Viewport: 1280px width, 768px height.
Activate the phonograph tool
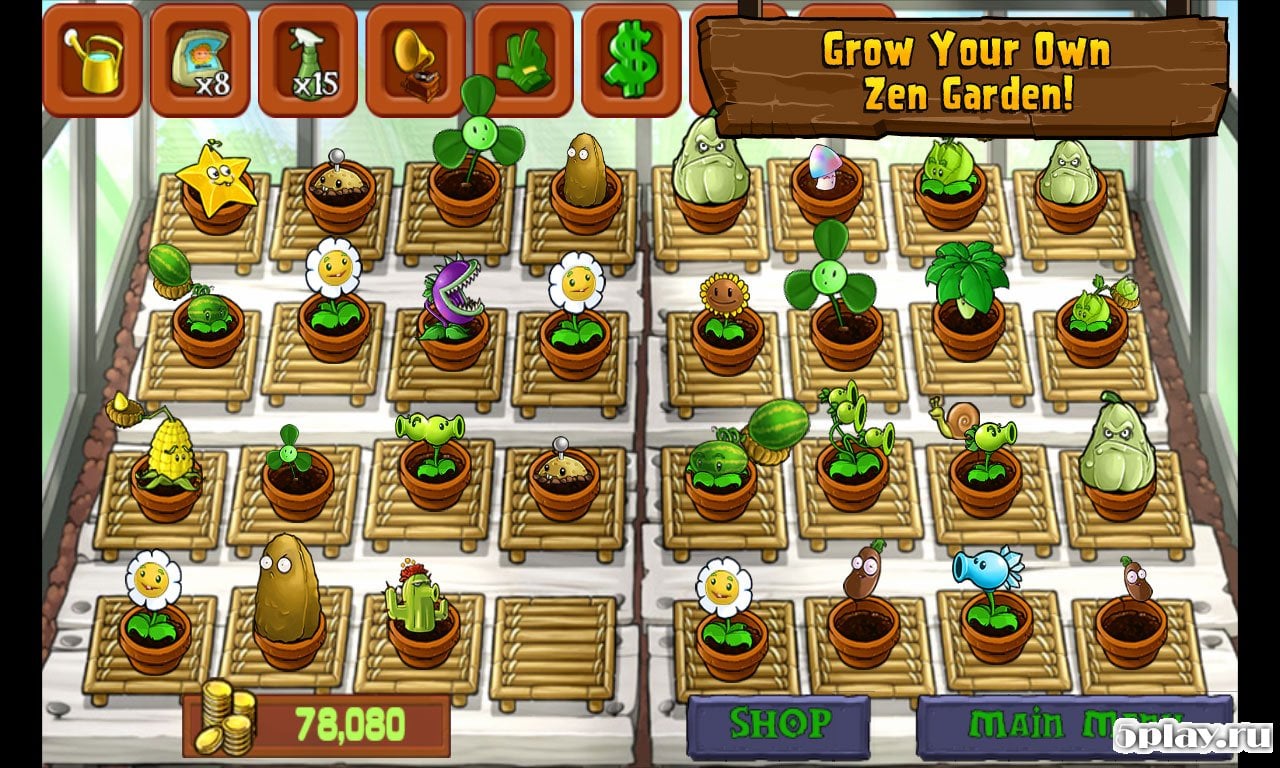(x=415, y=61)
